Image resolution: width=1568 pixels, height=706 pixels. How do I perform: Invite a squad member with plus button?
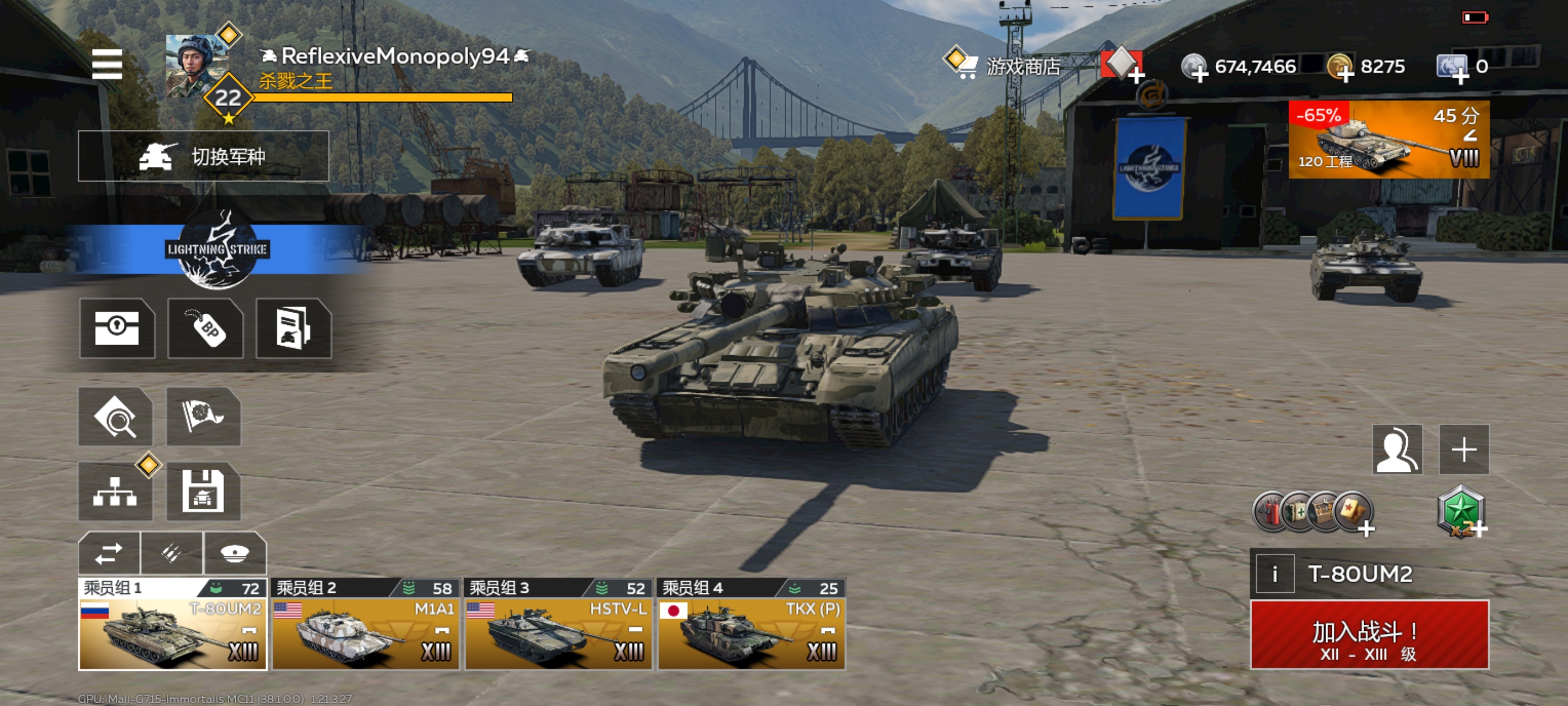click(1463, 449)
